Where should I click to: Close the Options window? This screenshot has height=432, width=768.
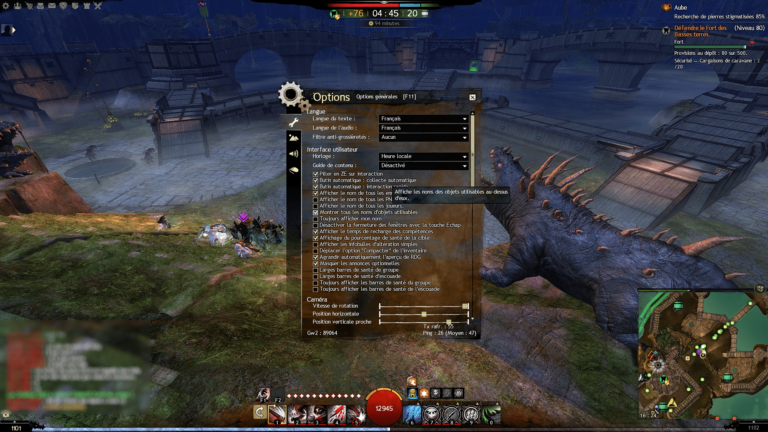472,97
